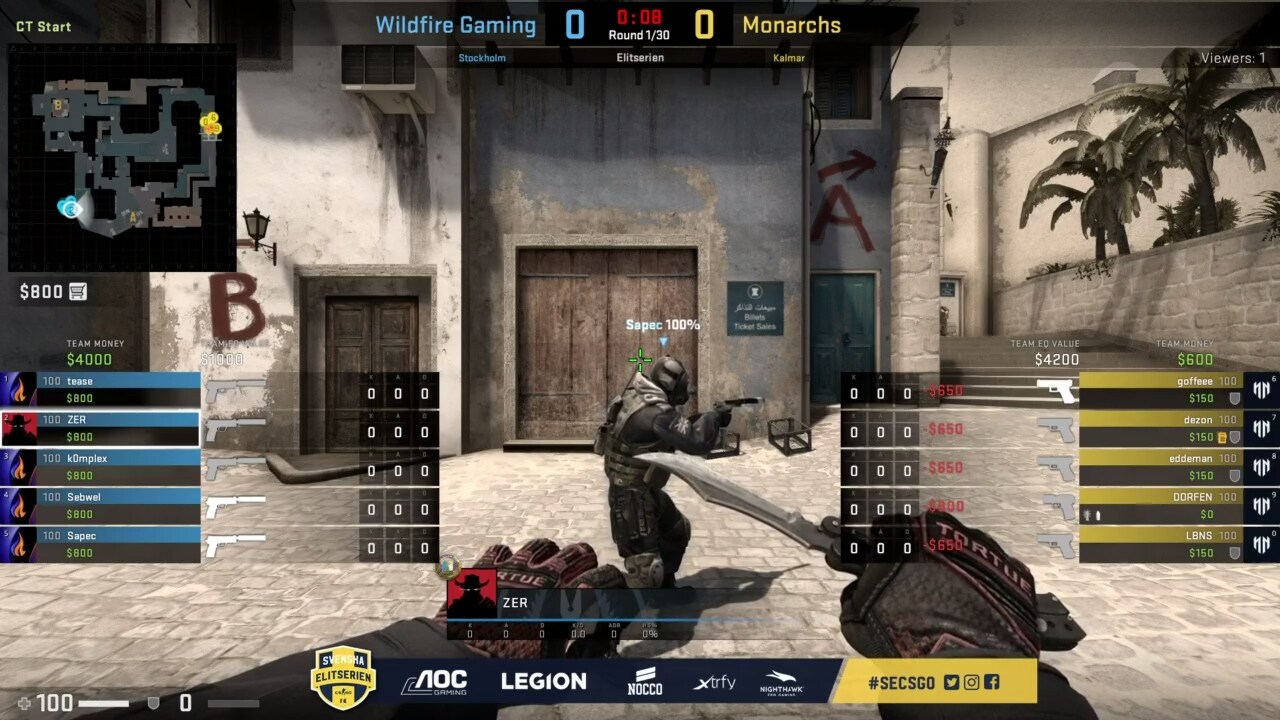Screen dimensions: 1280x720
Task: Click the Monarchs team name
Action: tap(791, 25)
